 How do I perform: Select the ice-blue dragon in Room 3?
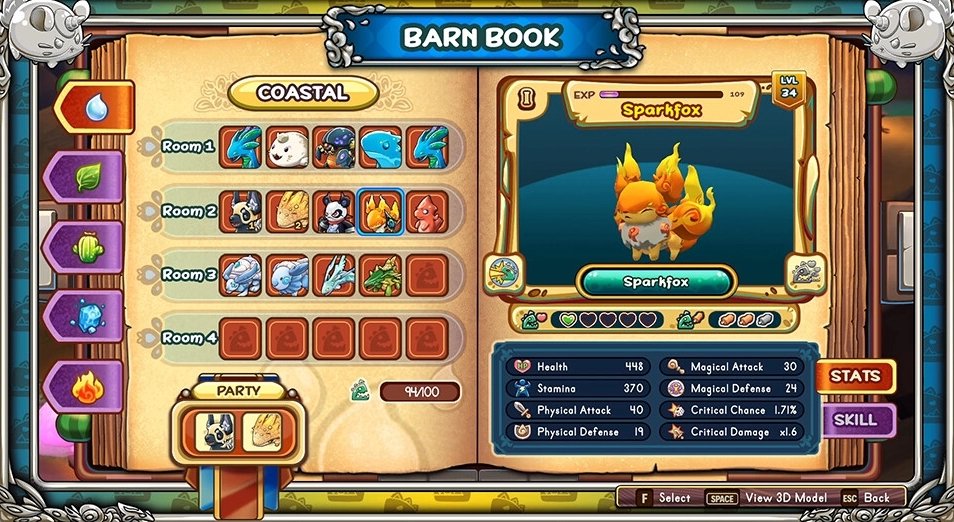pos(333,275)
